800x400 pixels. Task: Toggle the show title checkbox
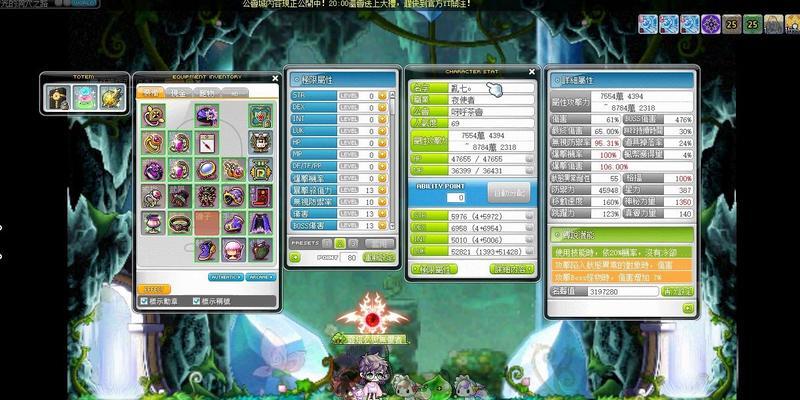click(x=195, y=301)
